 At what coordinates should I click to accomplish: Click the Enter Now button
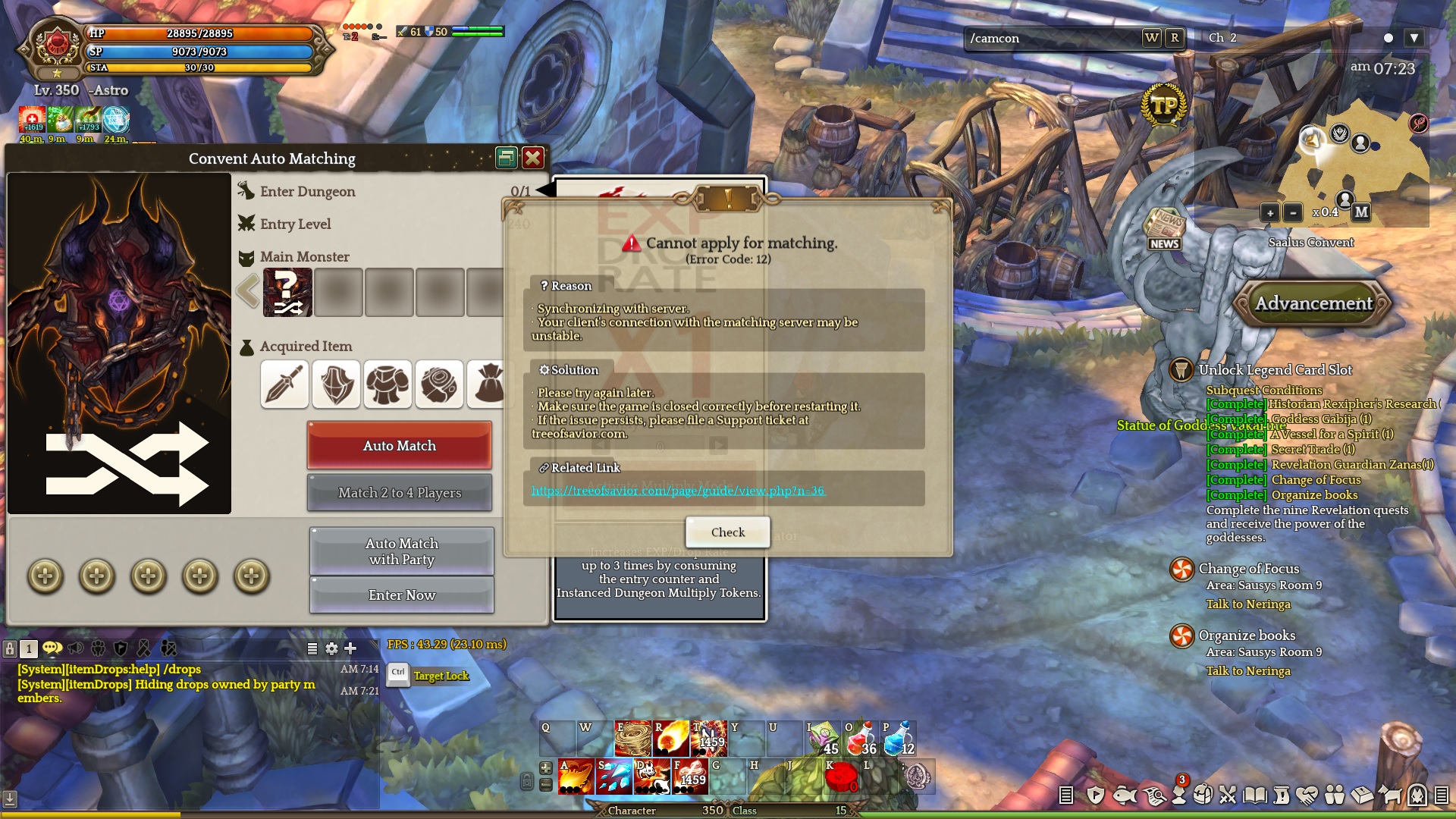tap(401, 595)
